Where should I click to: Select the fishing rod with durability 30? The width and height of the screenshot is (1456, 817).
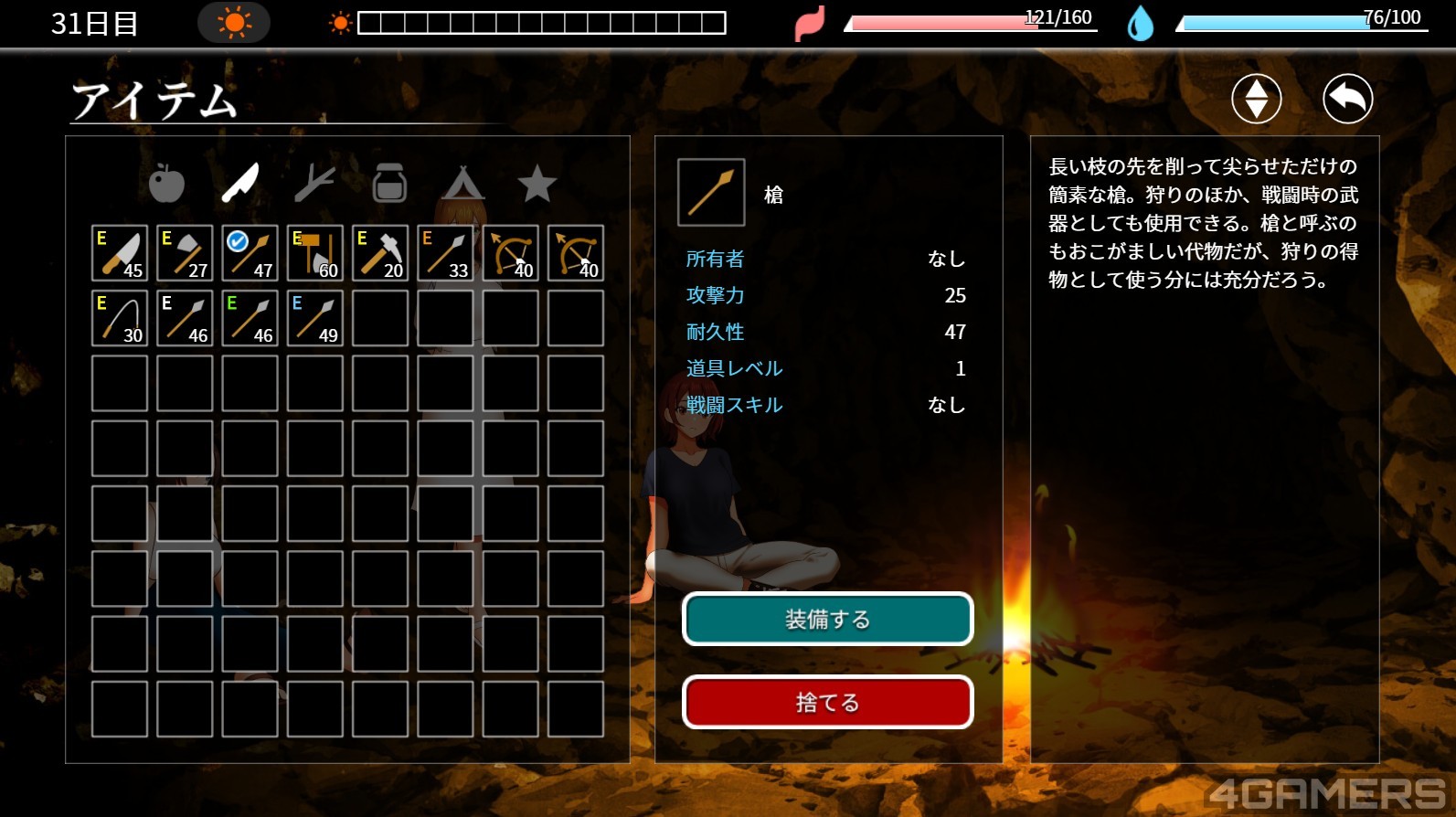point(120,318)
